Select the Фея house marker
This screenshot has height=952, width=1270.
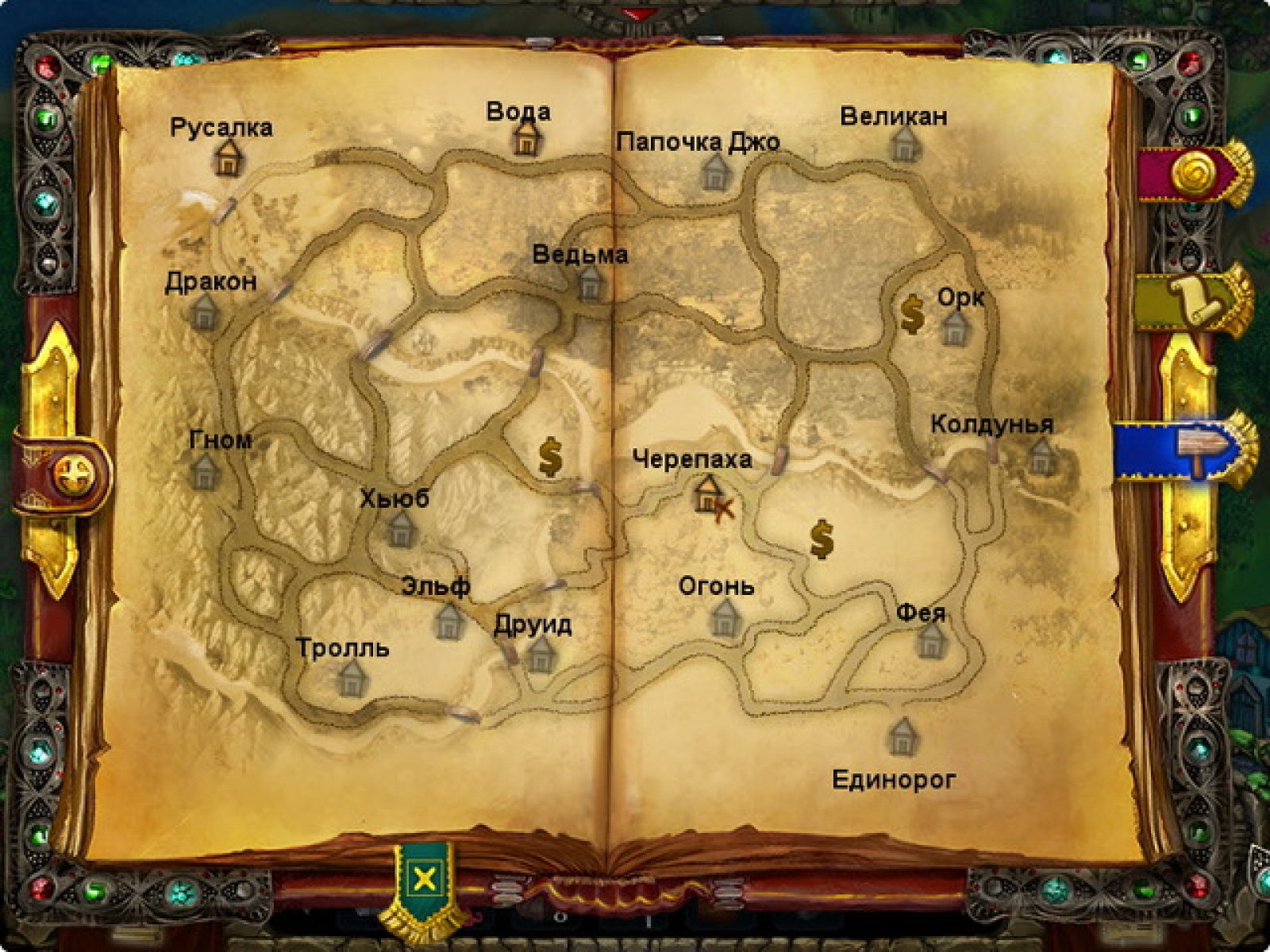pyautogui.click(x=931, y=639)
